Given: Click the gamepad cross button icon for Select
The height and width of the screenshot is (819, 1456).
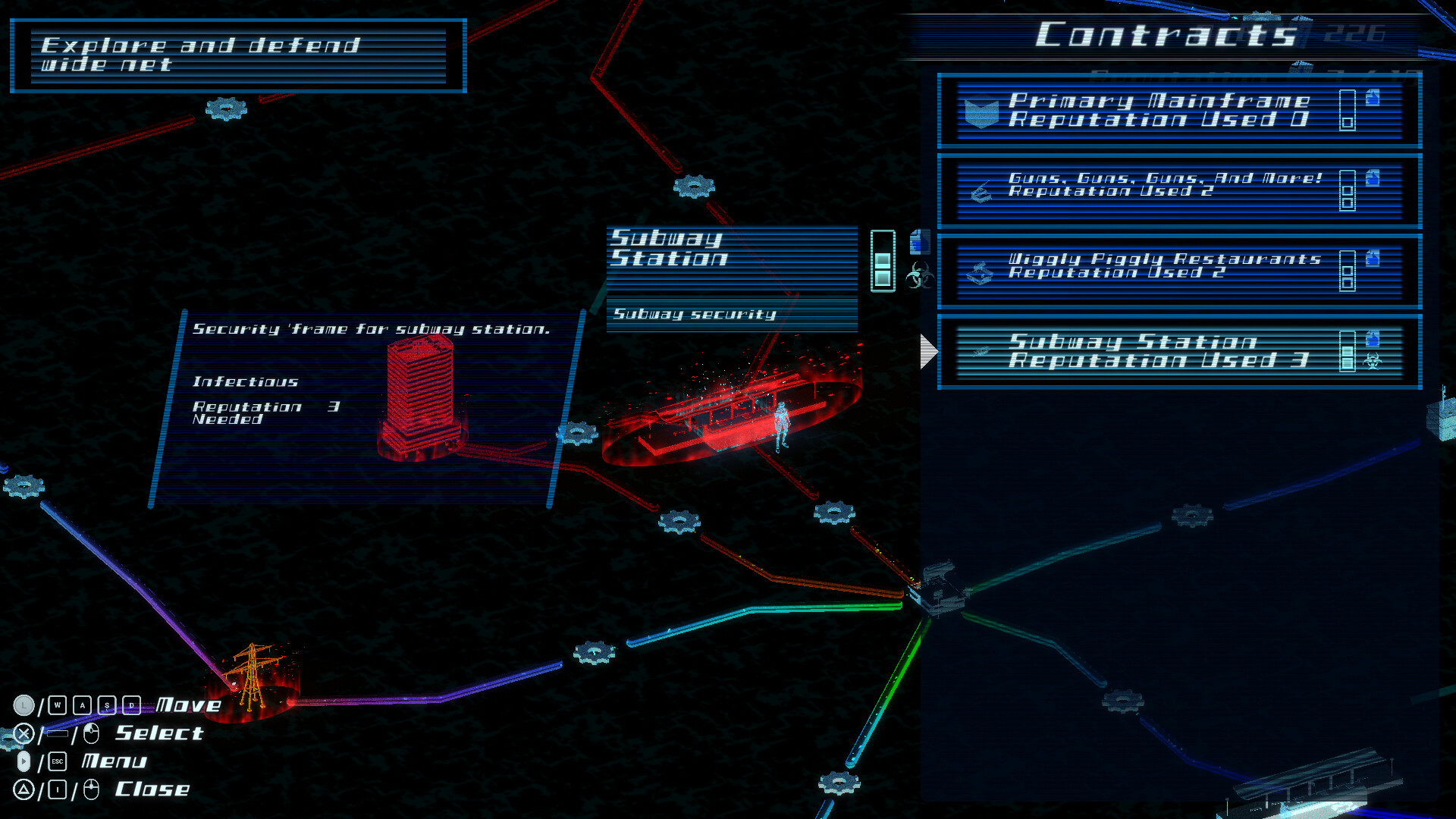Looking at the screenshot, I should (x=23, y=733).
